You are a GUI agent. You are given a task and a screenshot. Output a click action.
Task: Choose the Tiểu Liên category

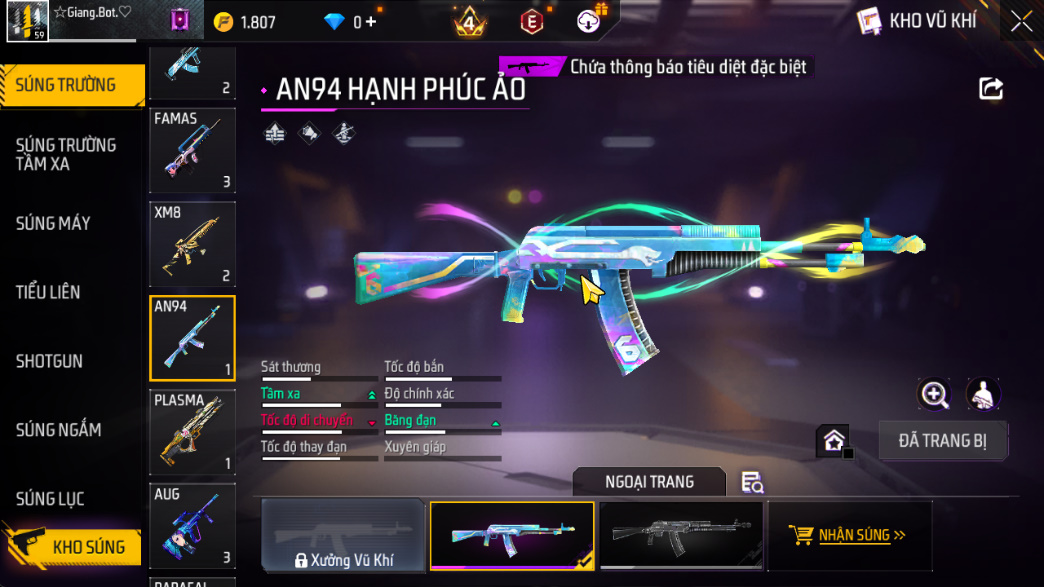tap(48, 292)
